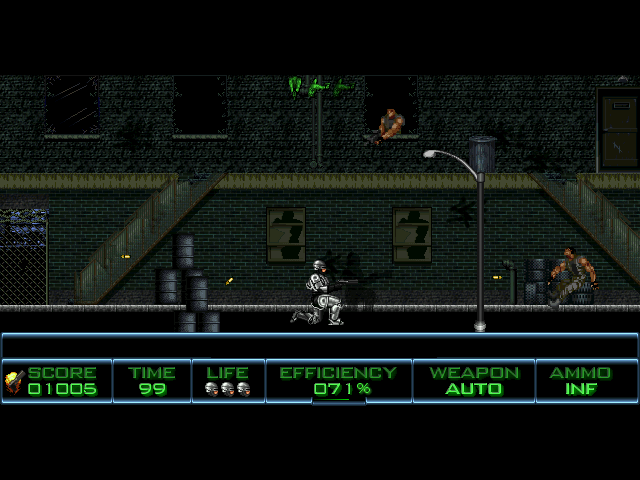The image size is (640, 480).
Task: Click the pistol icon beside the score
Action: [14, 380]
